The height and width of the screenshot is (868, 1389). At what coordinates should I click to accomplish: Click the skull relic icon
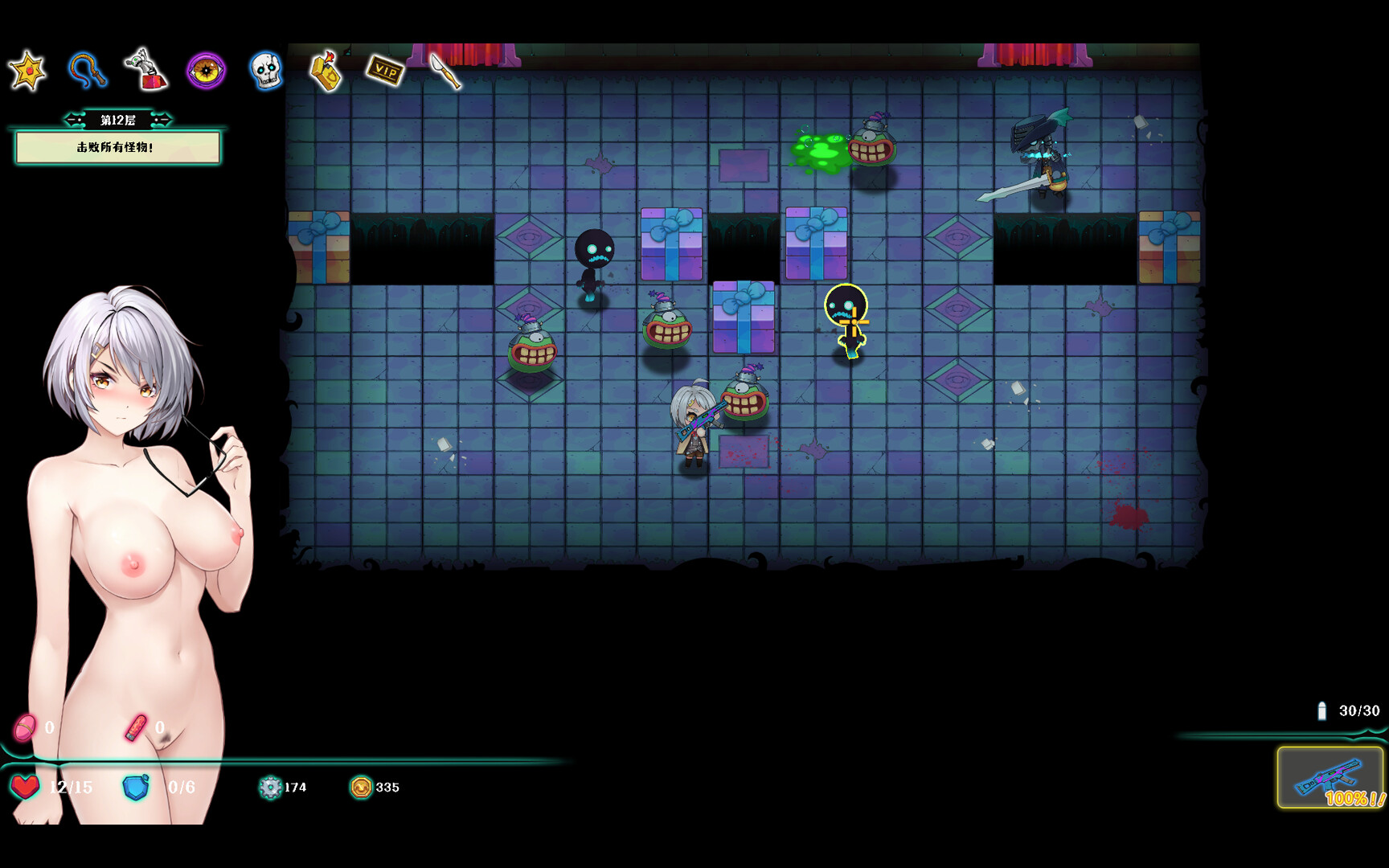(265, 71)
